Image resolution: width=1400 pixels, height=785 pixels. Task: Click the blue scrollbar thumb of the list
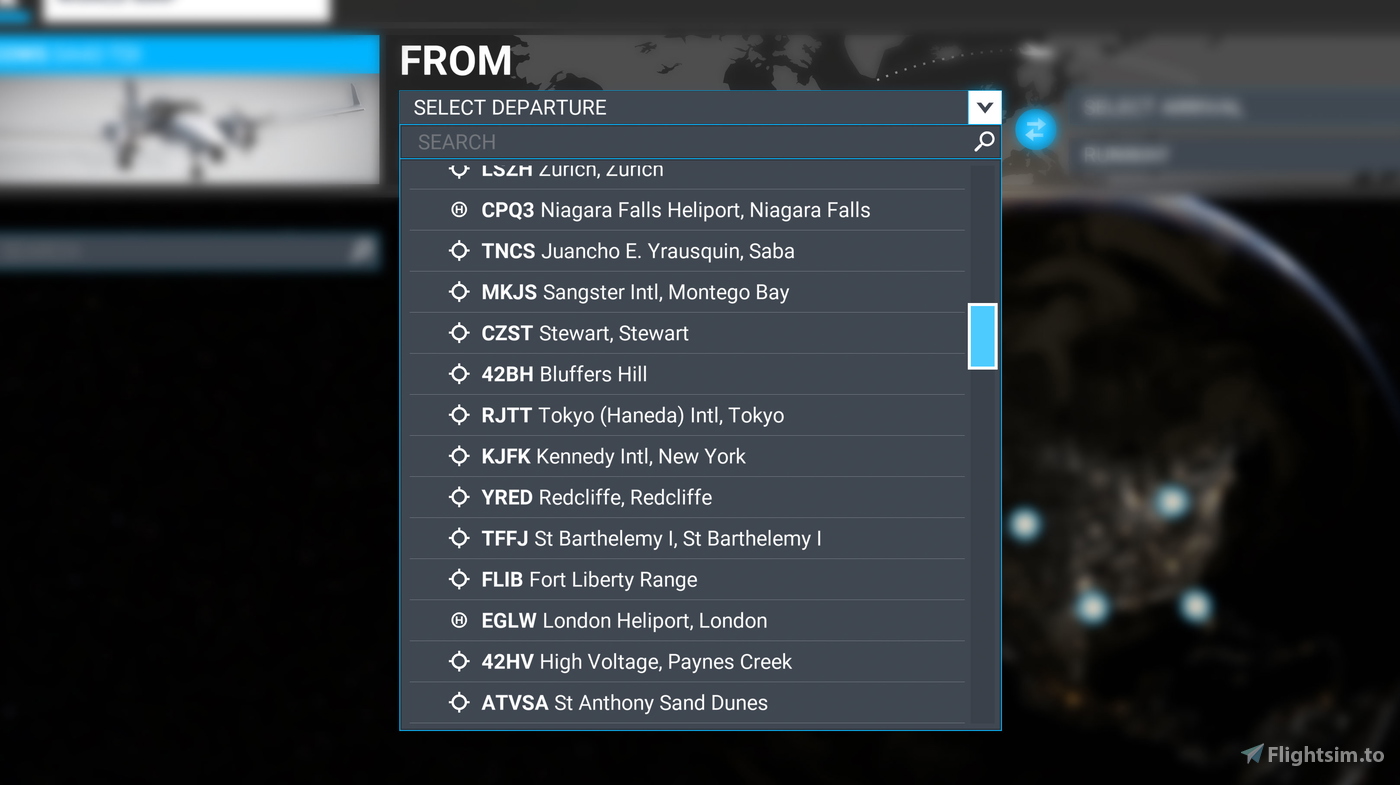(981, 336)
